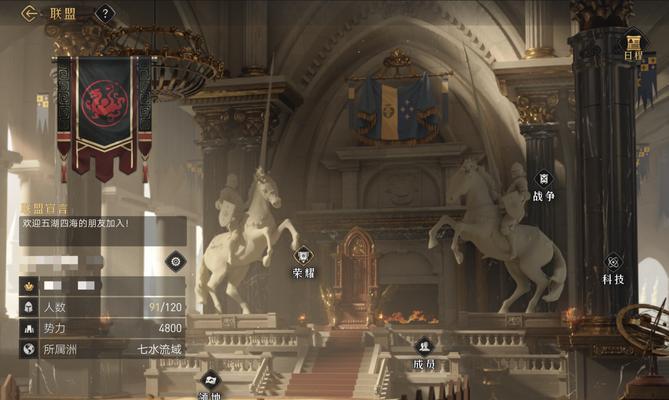Screen dimensions: 669x400
Task: Open the question mark help info
Action: (105, 14)
